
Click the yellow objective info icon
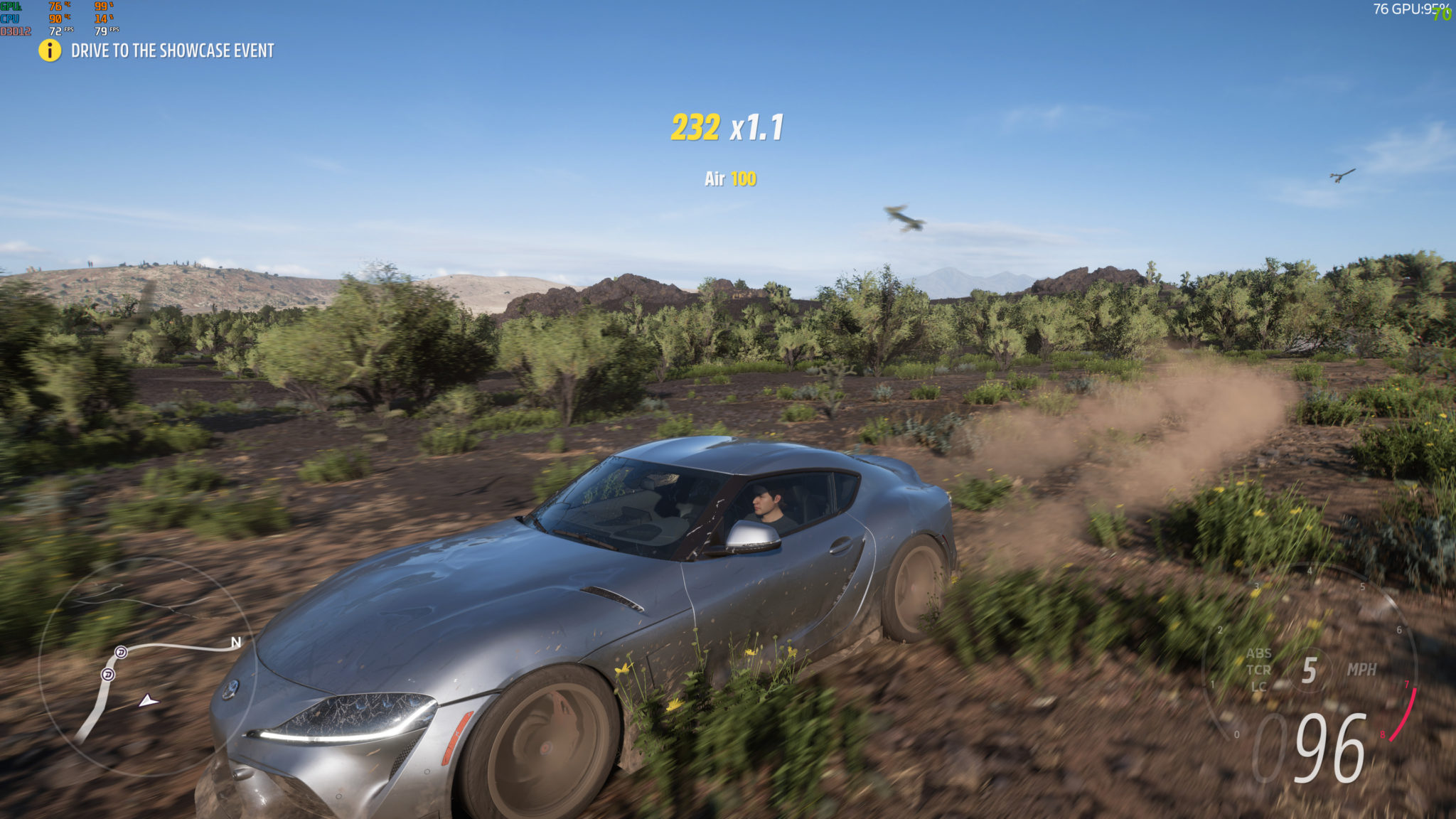tap(50, 50)
